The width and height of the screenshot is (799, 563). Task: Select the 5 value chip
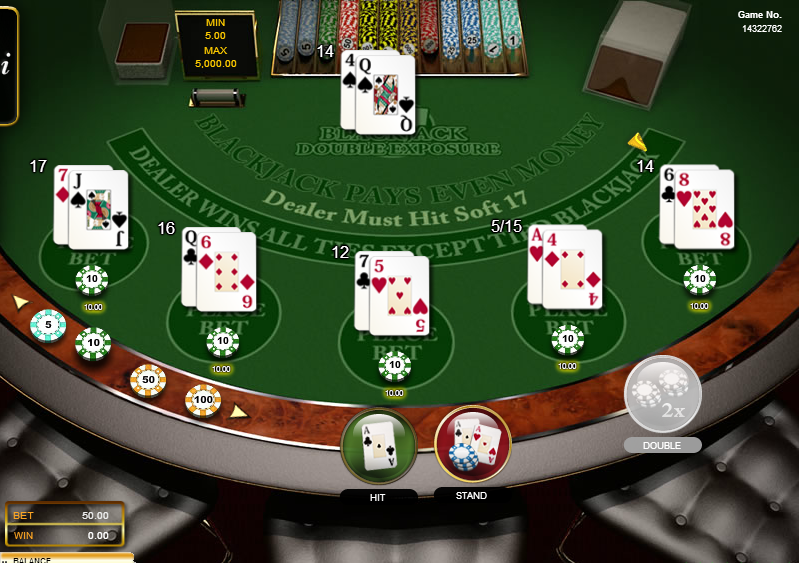[47, 325]
